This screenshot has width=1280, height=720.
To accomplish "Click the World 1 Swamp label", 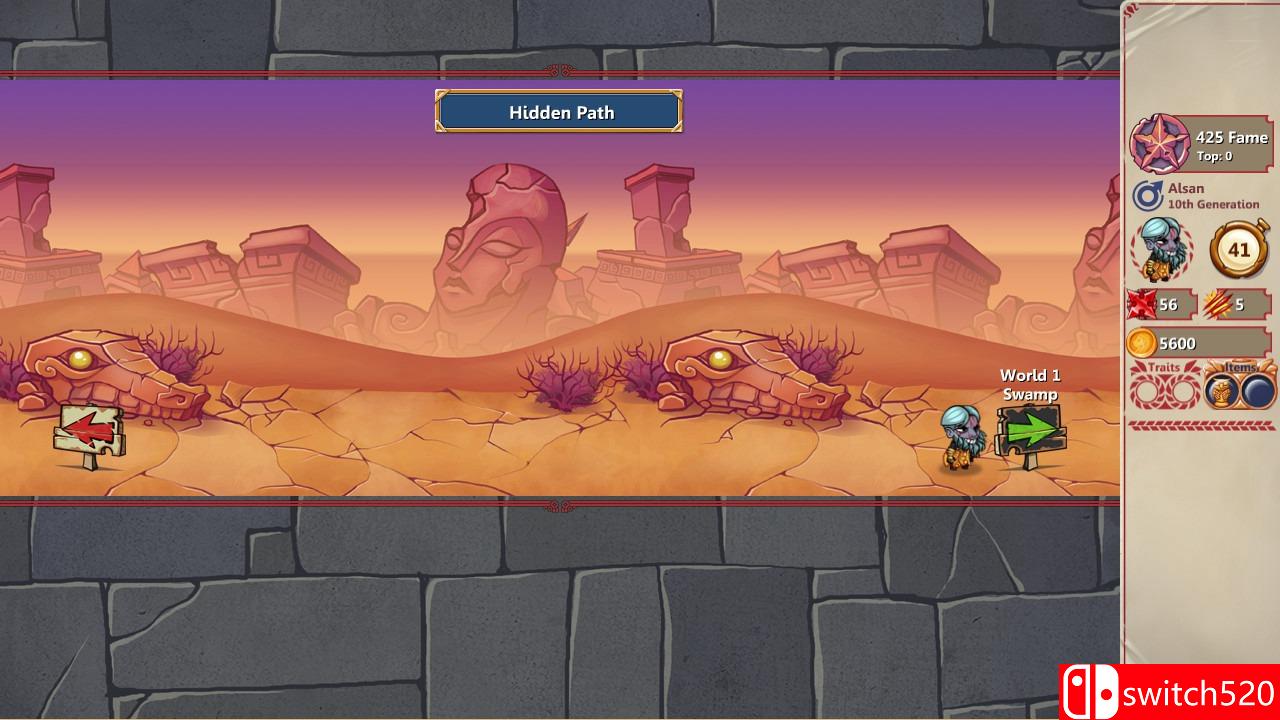I will [1028, 384].
